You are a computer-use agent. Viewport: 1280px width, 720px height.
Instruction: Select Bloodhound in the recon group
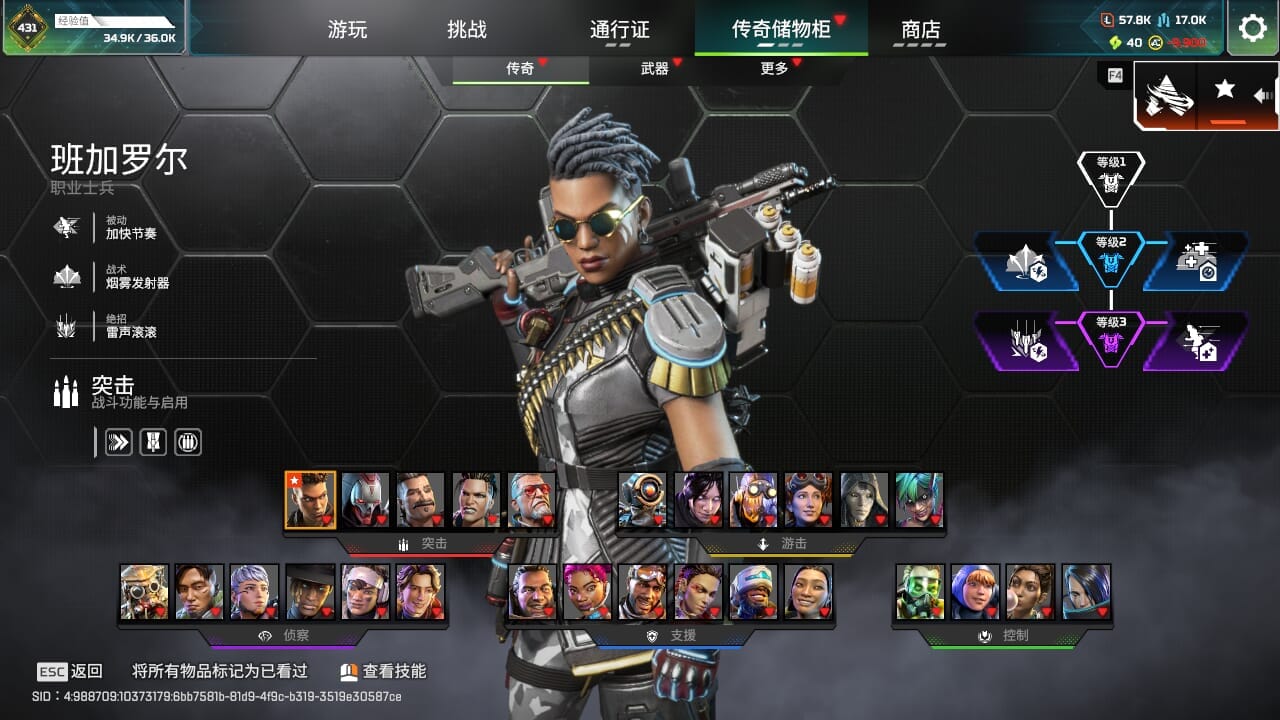145,592
